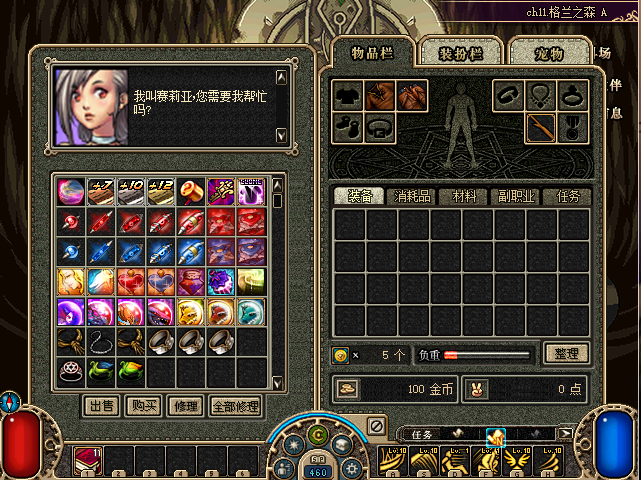Viewport: 641px width, 480px height.
Task: Click the 出售 (Sell) button
Action: pos(100,406)
